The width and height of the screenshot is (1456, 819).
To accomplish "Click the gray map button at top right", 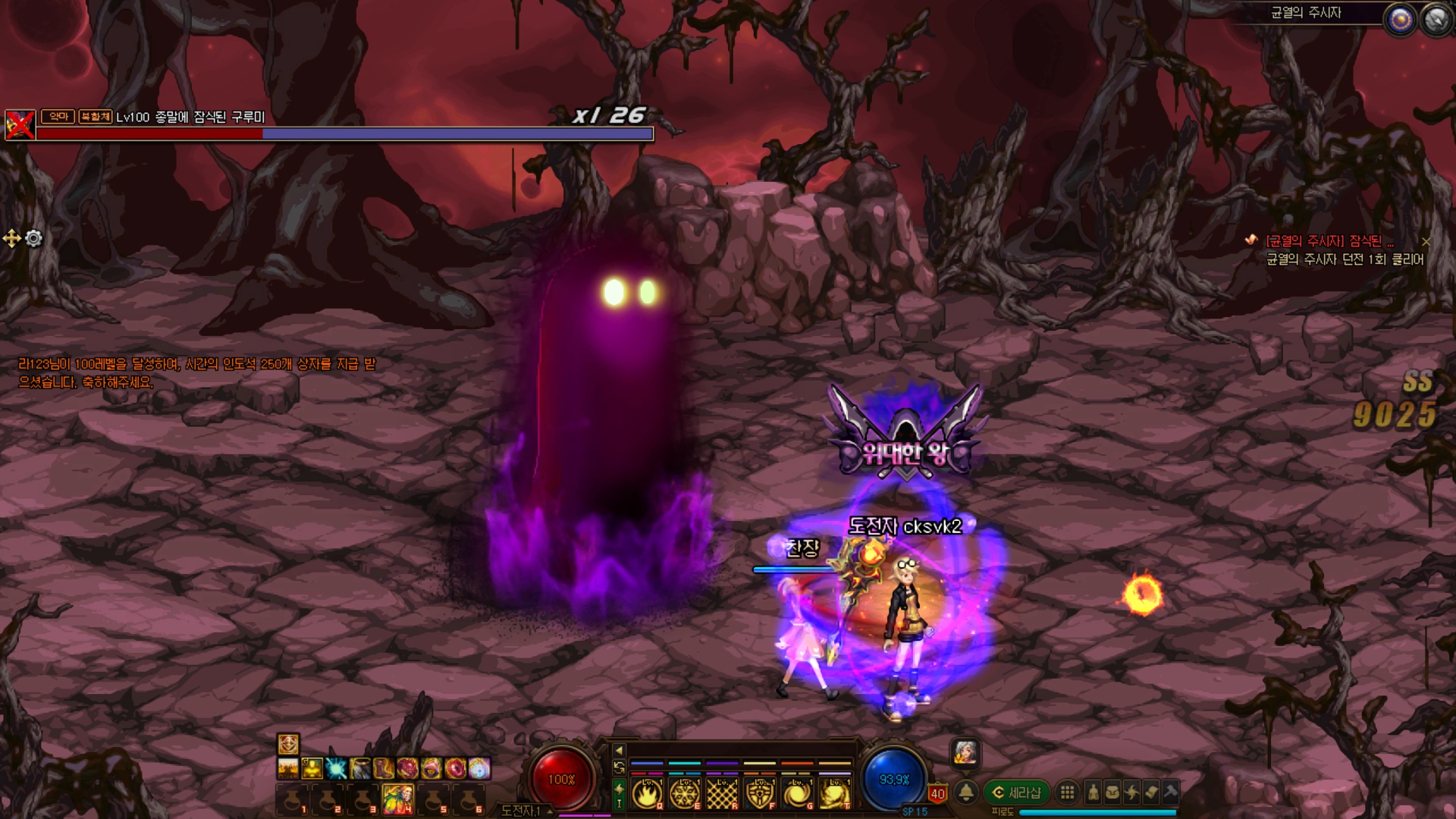I will coord(1436,20).
